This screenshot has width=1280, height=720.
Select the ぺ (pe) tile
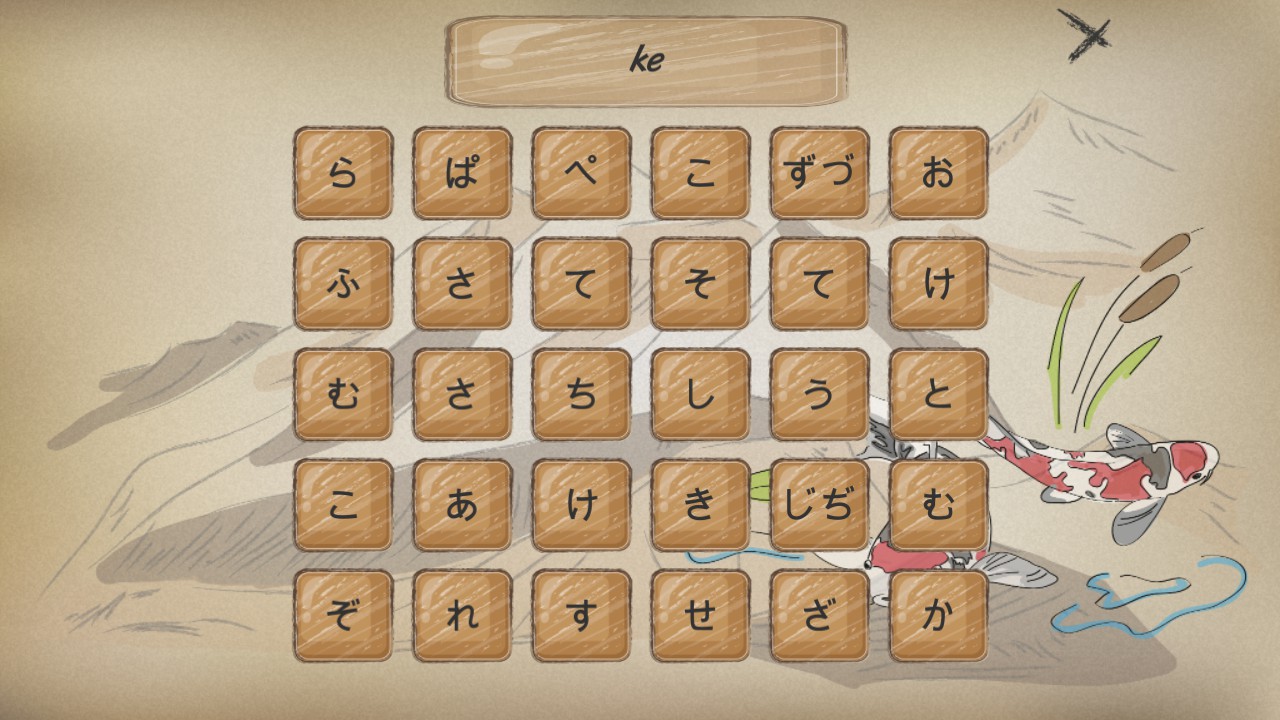tap(580, 170)
